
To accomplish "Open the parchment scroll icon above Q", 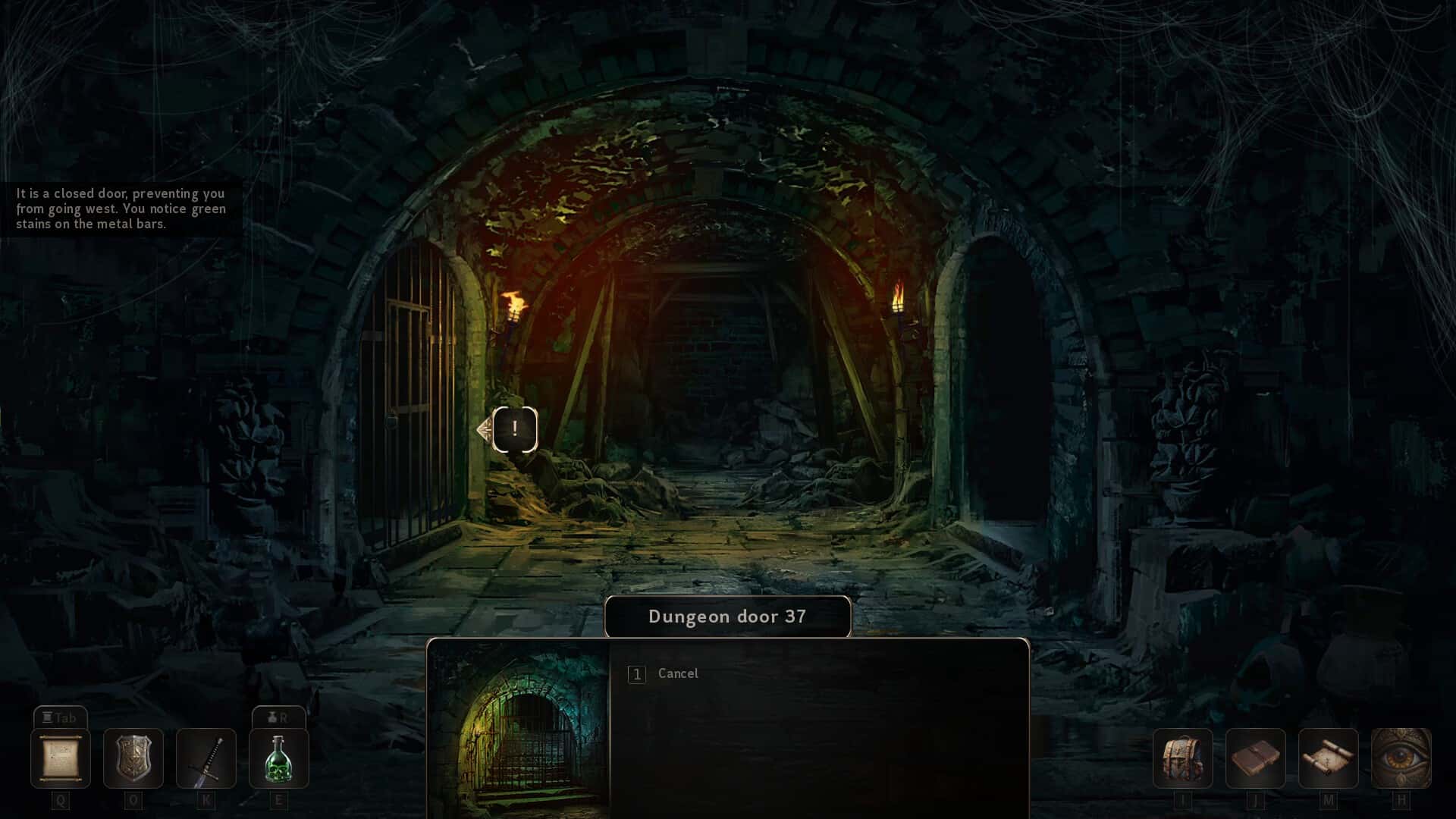I will click(61, 758).
